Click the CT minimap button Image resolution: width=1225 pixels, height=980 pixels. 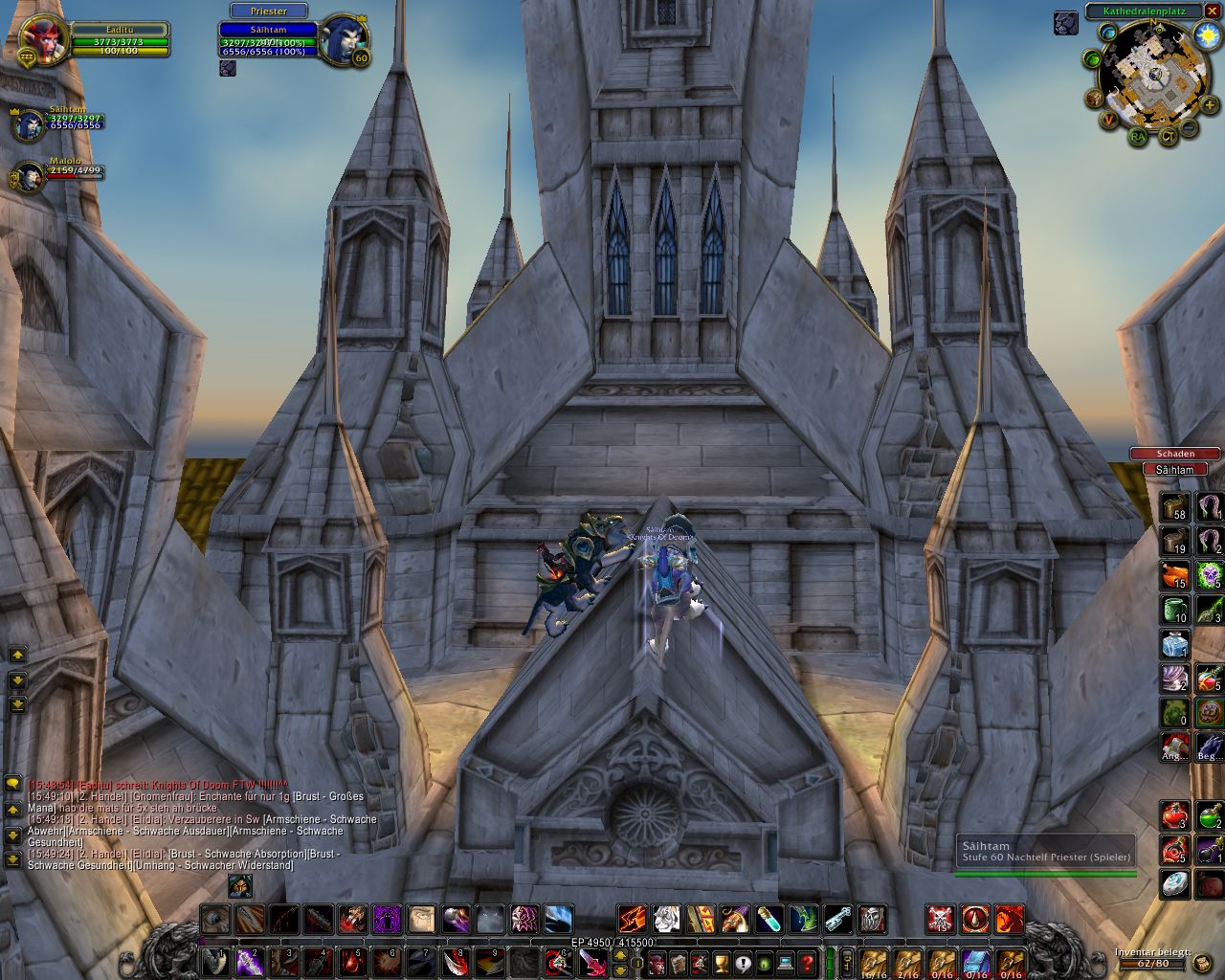click(x=1168, y=137)
